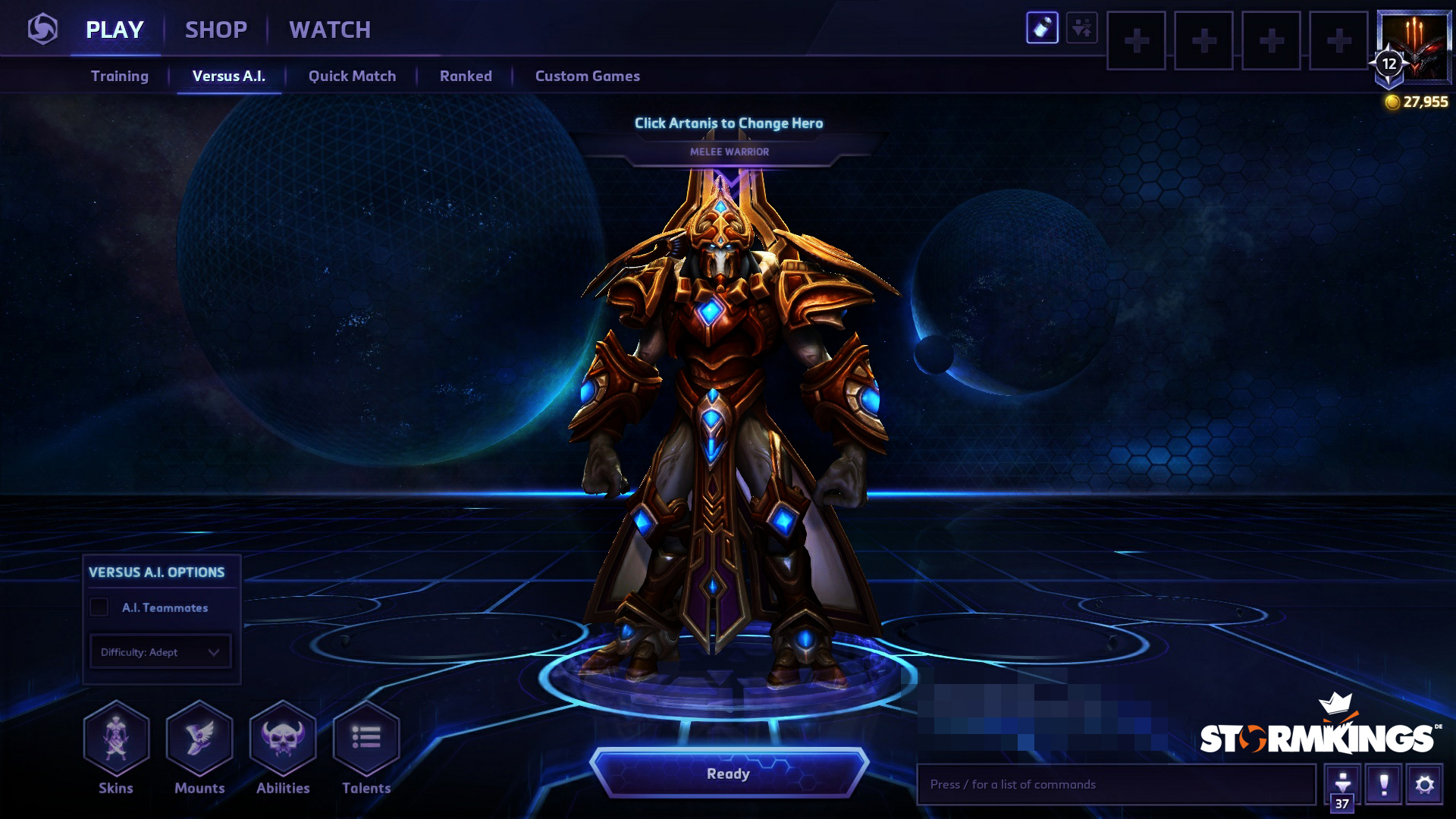This screenshot has height=819, width=1456.
Task: Open the settings gear menu
Action: point(1424,784)
